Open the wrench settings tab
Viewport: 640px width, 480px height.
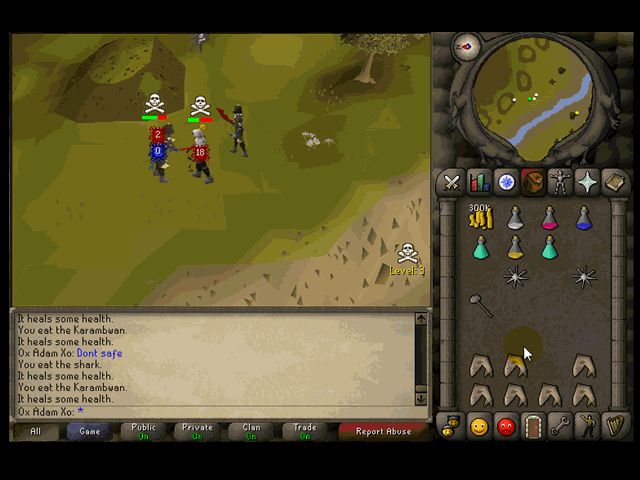(560, 427)
